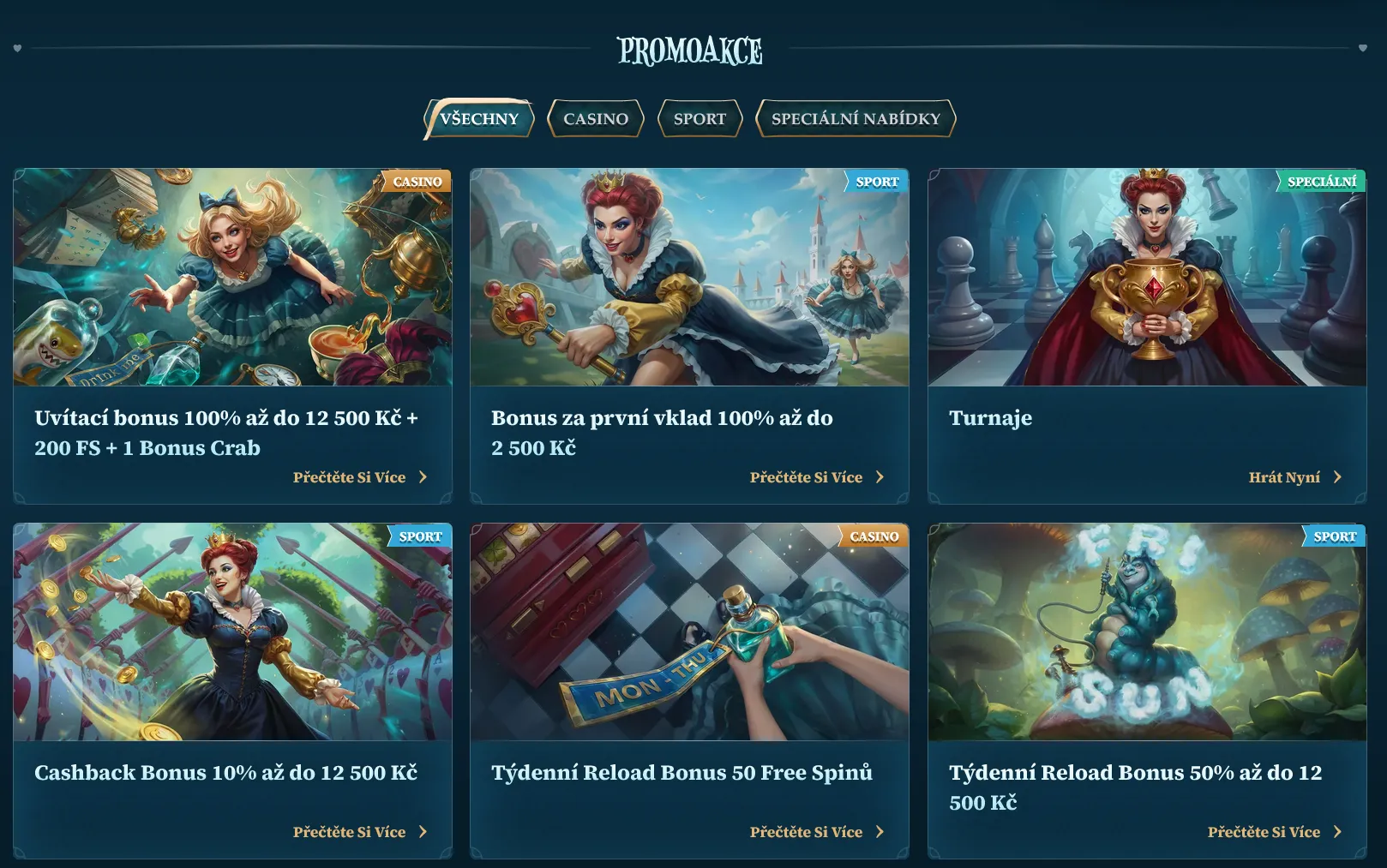Screen dimensions: 1387x868
Task: Open the SPECIÁLNÍ NABÍDKY filter tab
Action: tap(856, 118)
